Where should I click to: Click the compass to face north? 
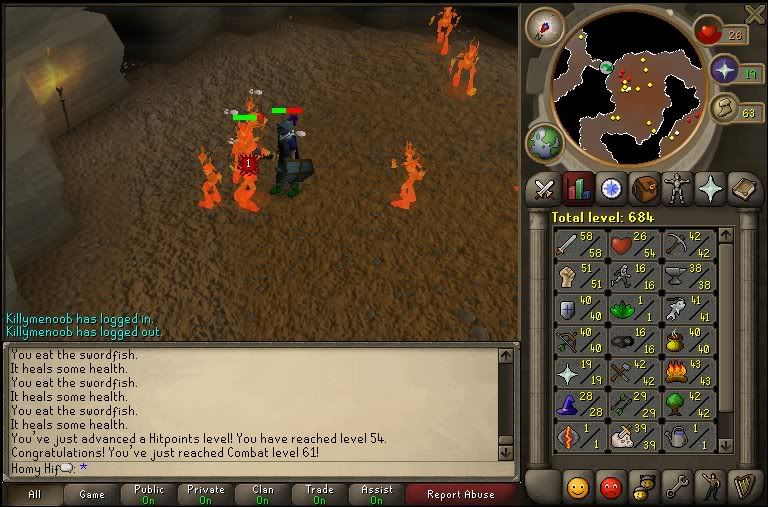click(x=545, y=25)
